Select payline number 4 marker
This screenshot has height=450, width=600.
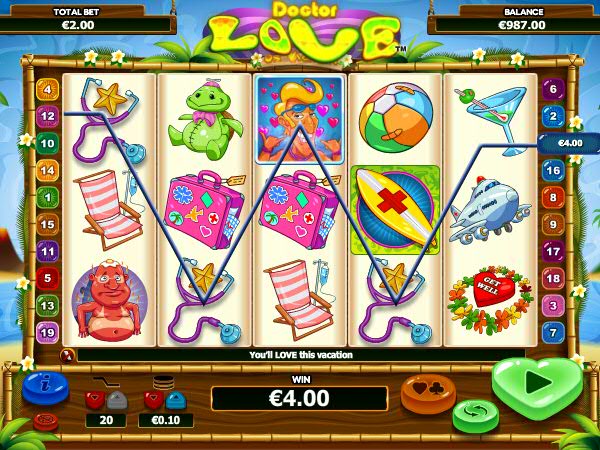coord(46,90)
